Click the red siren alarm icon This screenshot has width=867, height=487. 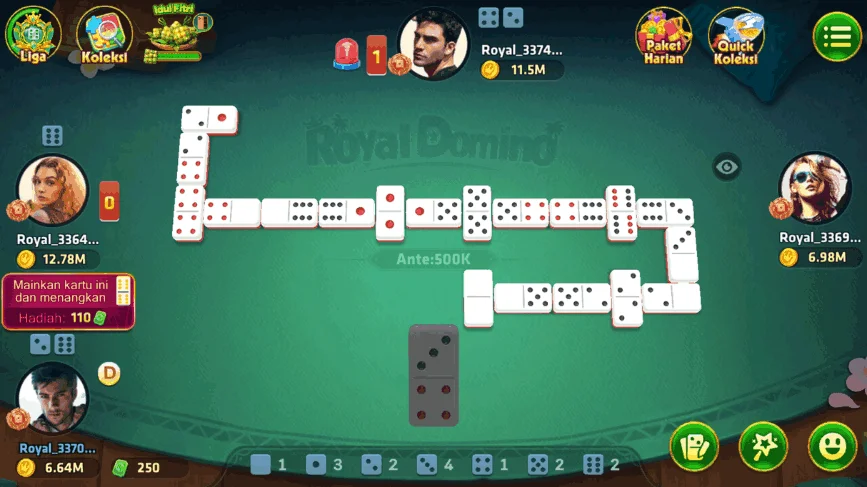(346, 54)
